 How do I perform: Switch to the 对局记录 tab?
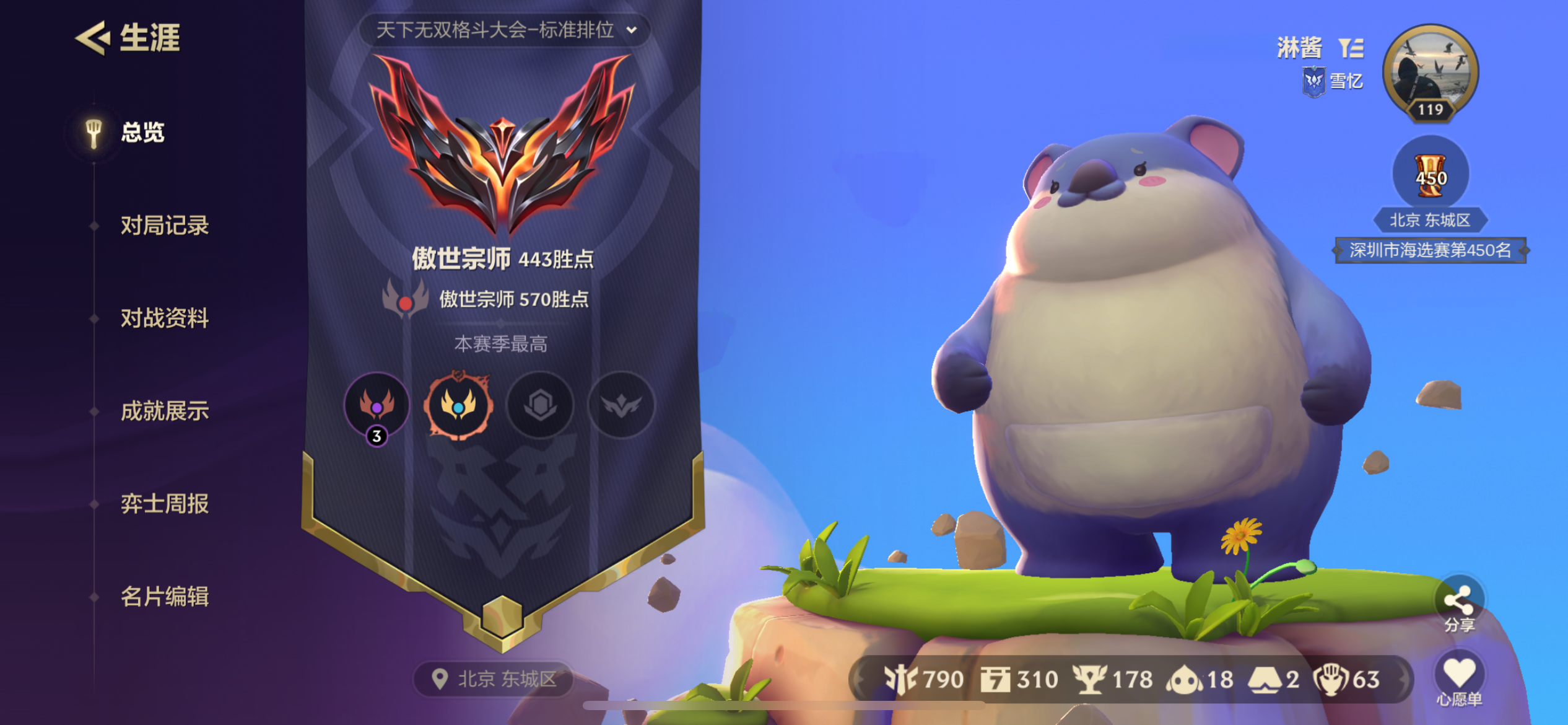pos(165,226)
